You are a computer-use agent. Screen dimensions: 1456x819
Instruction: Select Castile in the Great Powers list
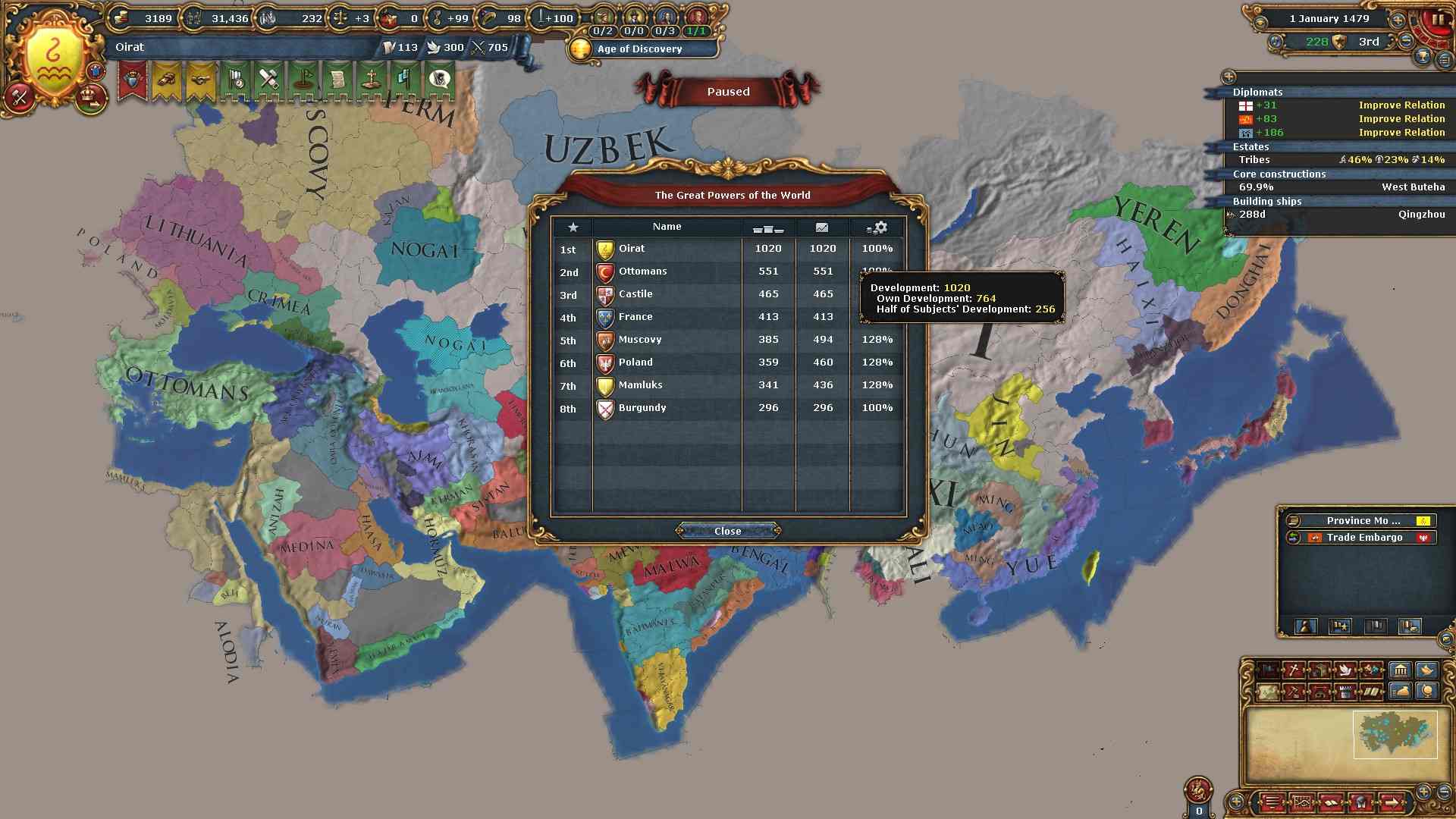coord(635,294)
